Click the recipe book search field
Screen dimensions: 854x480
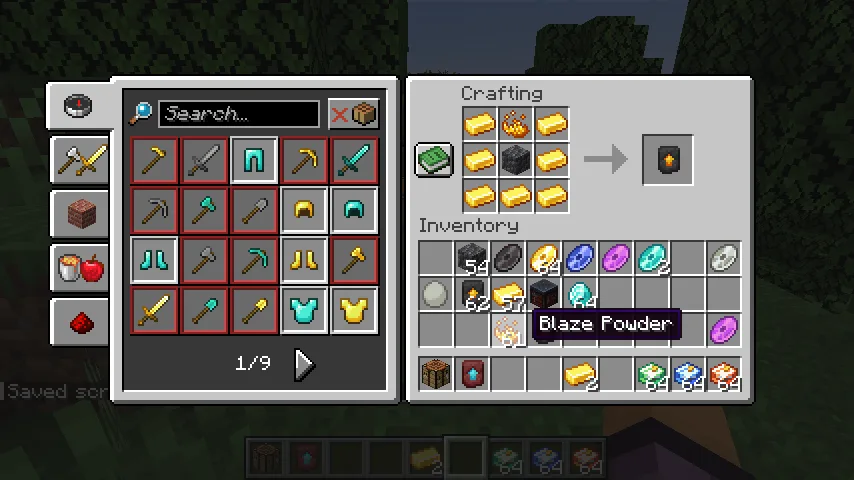(x=238, y=114)
